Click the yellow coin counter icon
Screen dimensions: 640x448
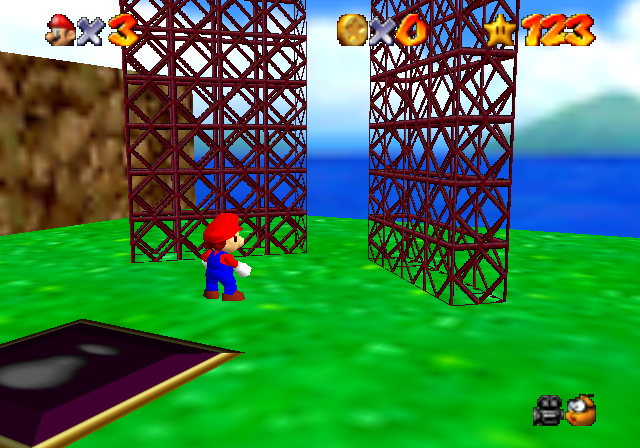pyautogui.click(x=351, y=29)
